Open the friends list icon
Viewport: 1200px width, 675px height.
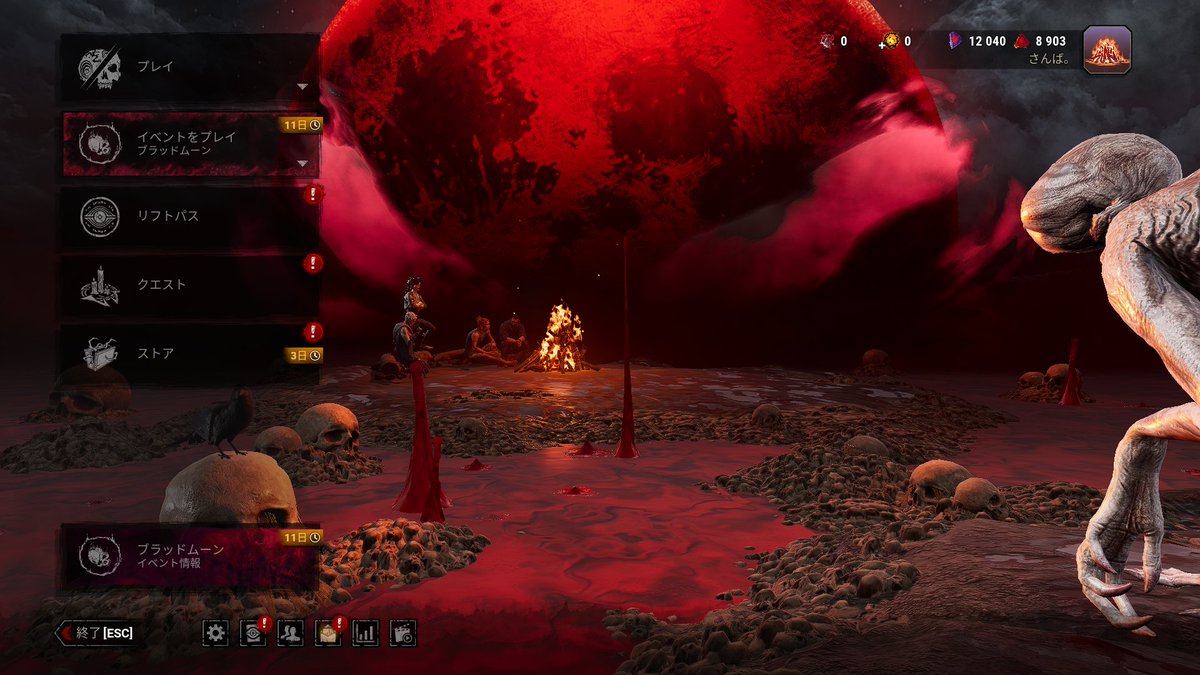(290, 633)
